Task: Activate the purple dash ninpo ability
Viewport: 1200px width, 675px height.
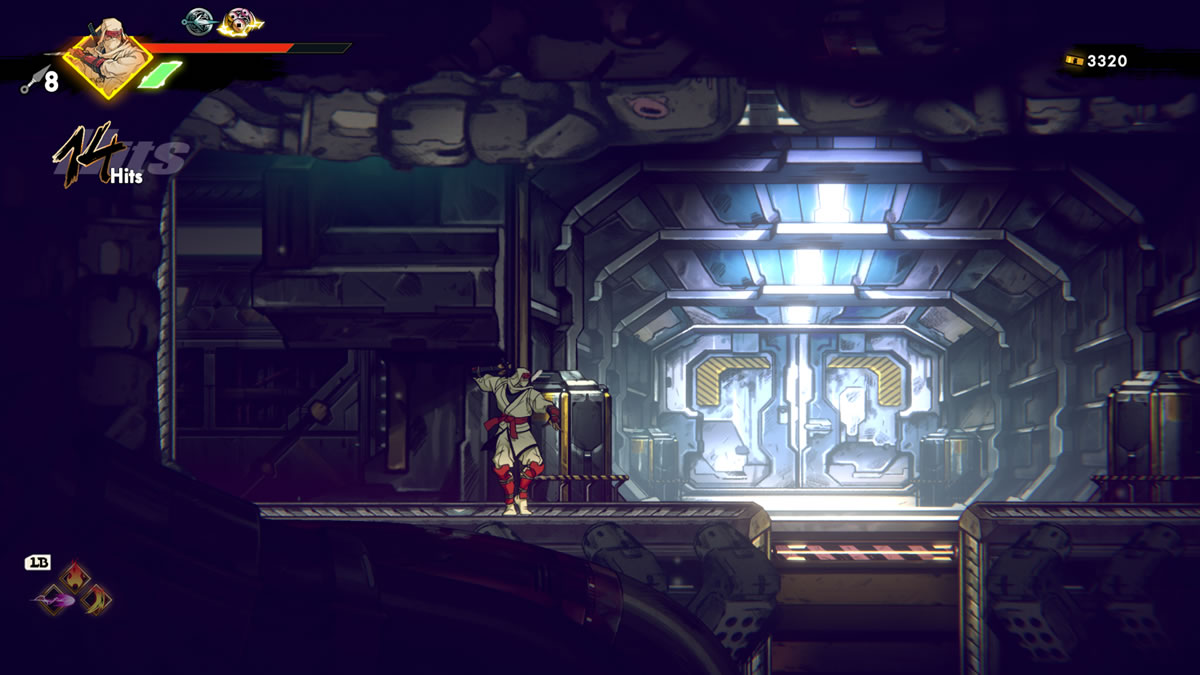Action: 52,600
